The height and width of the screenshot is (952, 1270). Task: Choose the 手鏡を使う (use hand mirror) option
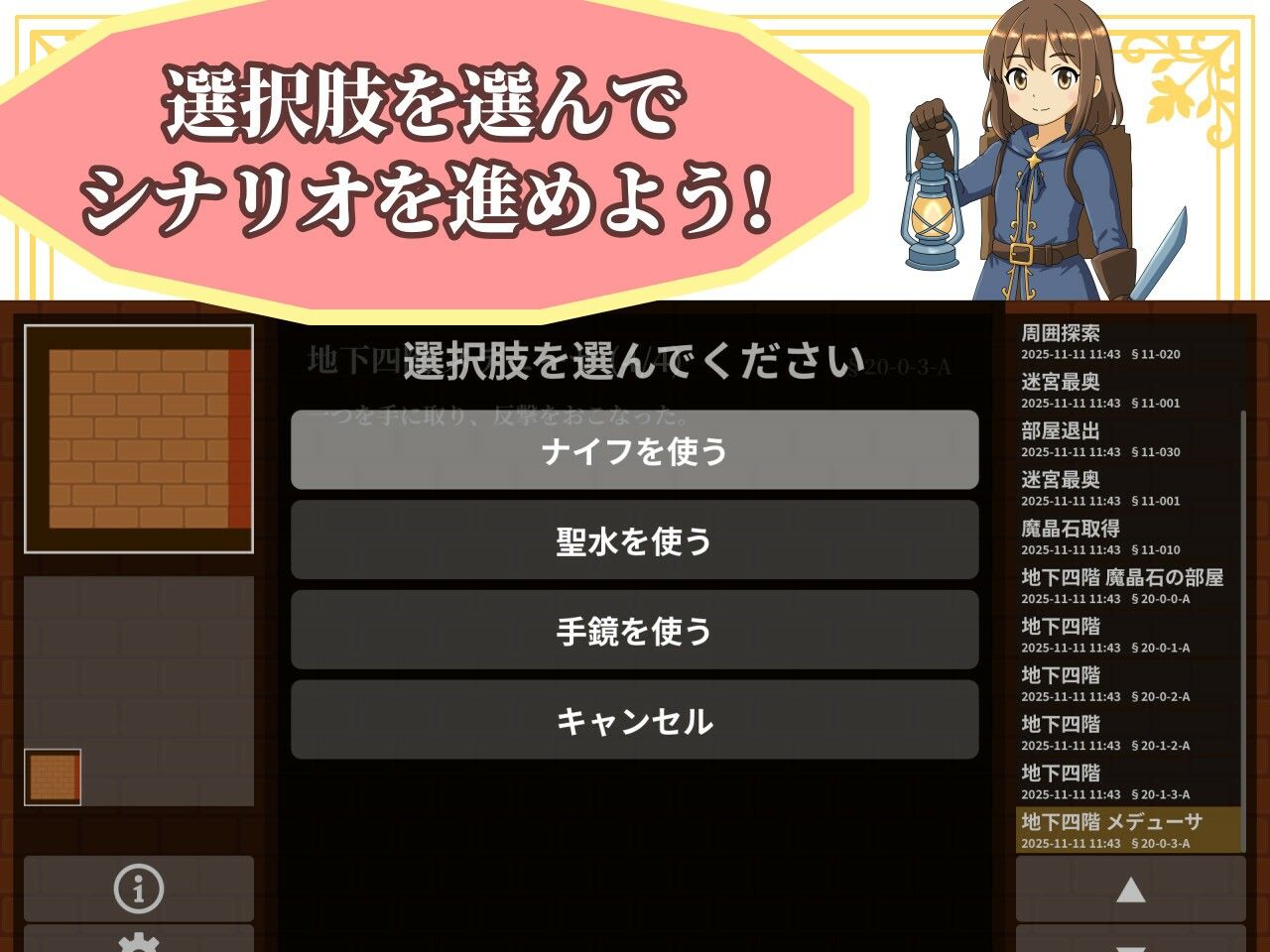point(633,629)
